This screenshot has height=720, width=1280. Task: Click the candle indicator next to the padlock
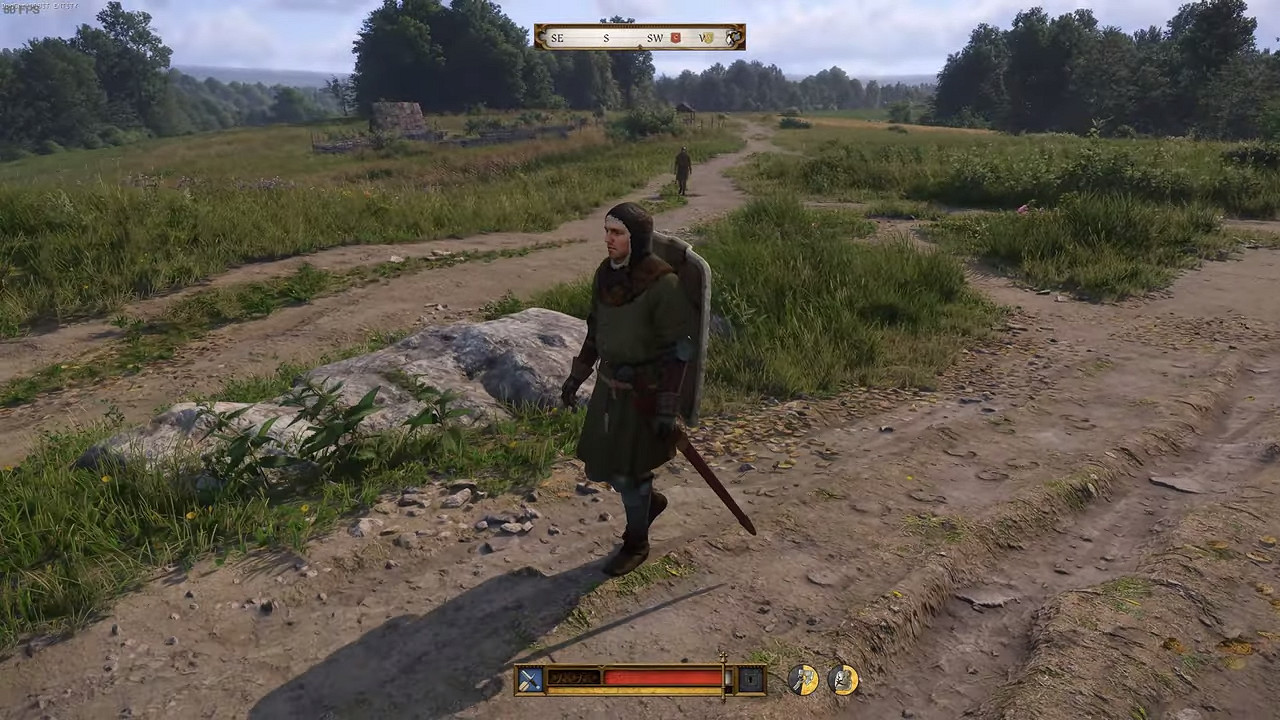coord(728,678)
